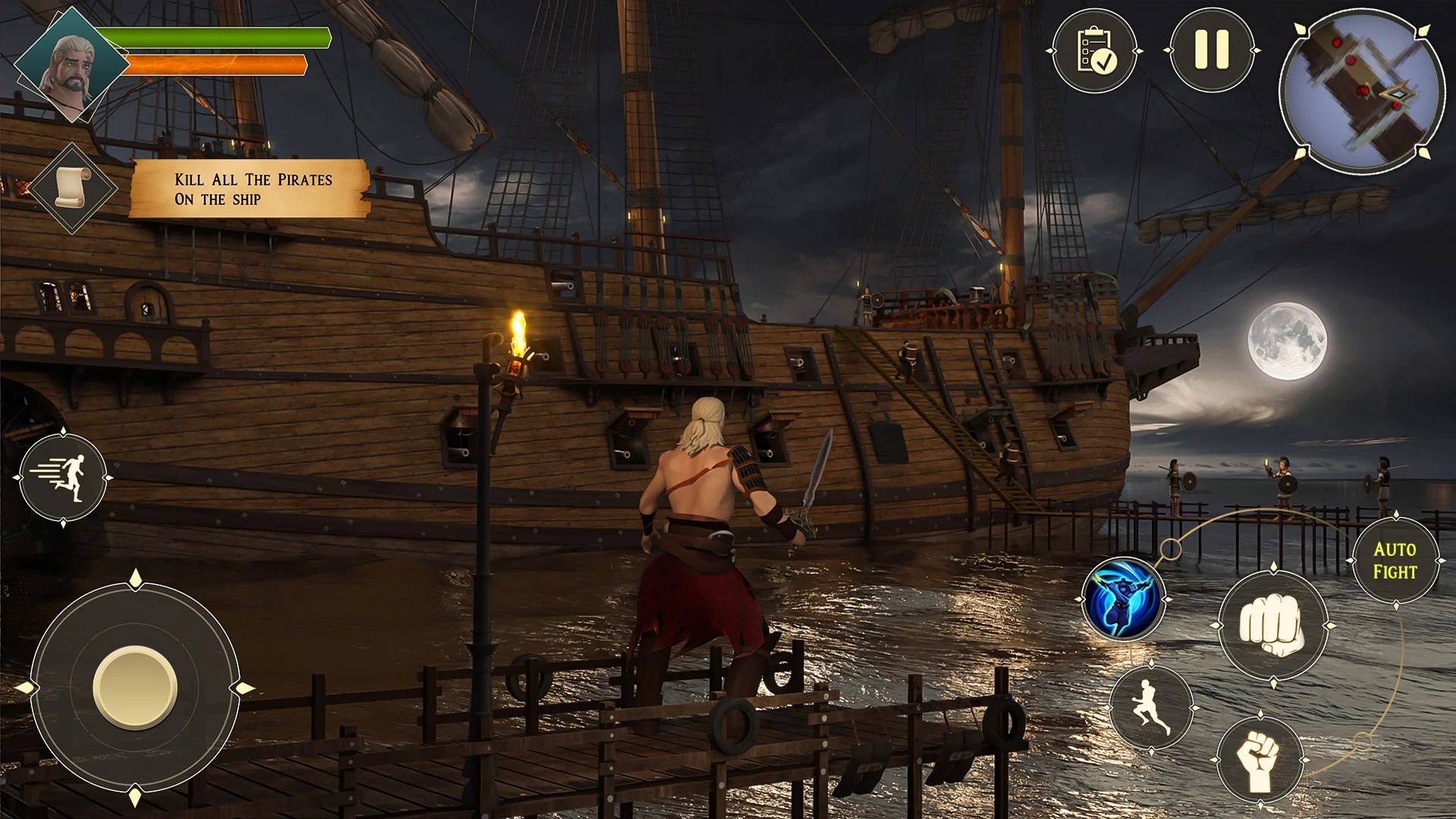Tap the running figure jump button
This screenshot has height=819, width=1456.
tap(1150, 708)
